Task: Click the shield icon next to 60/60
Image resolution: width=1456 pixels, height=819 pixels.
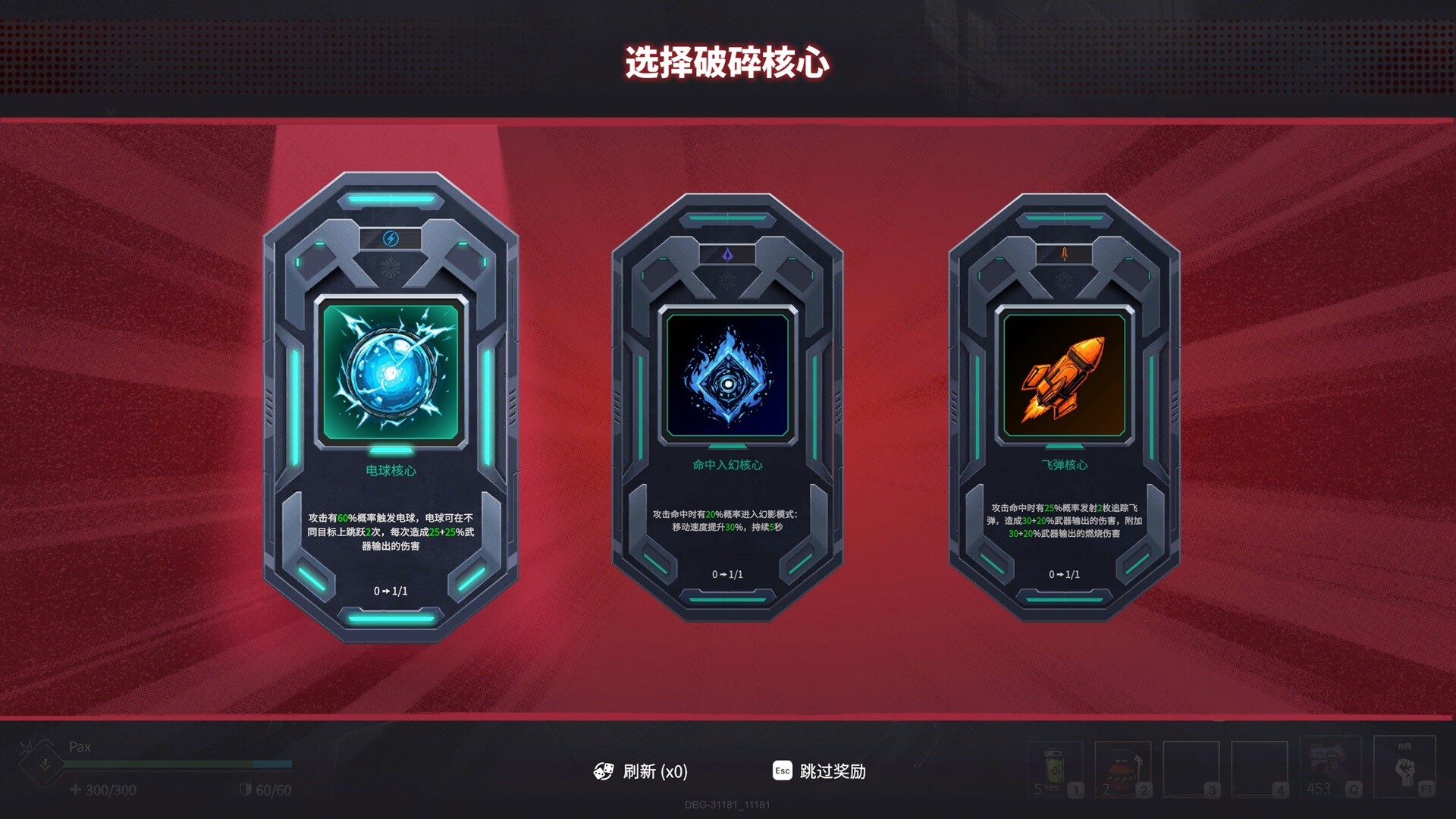Action: (x=246, y=789)
